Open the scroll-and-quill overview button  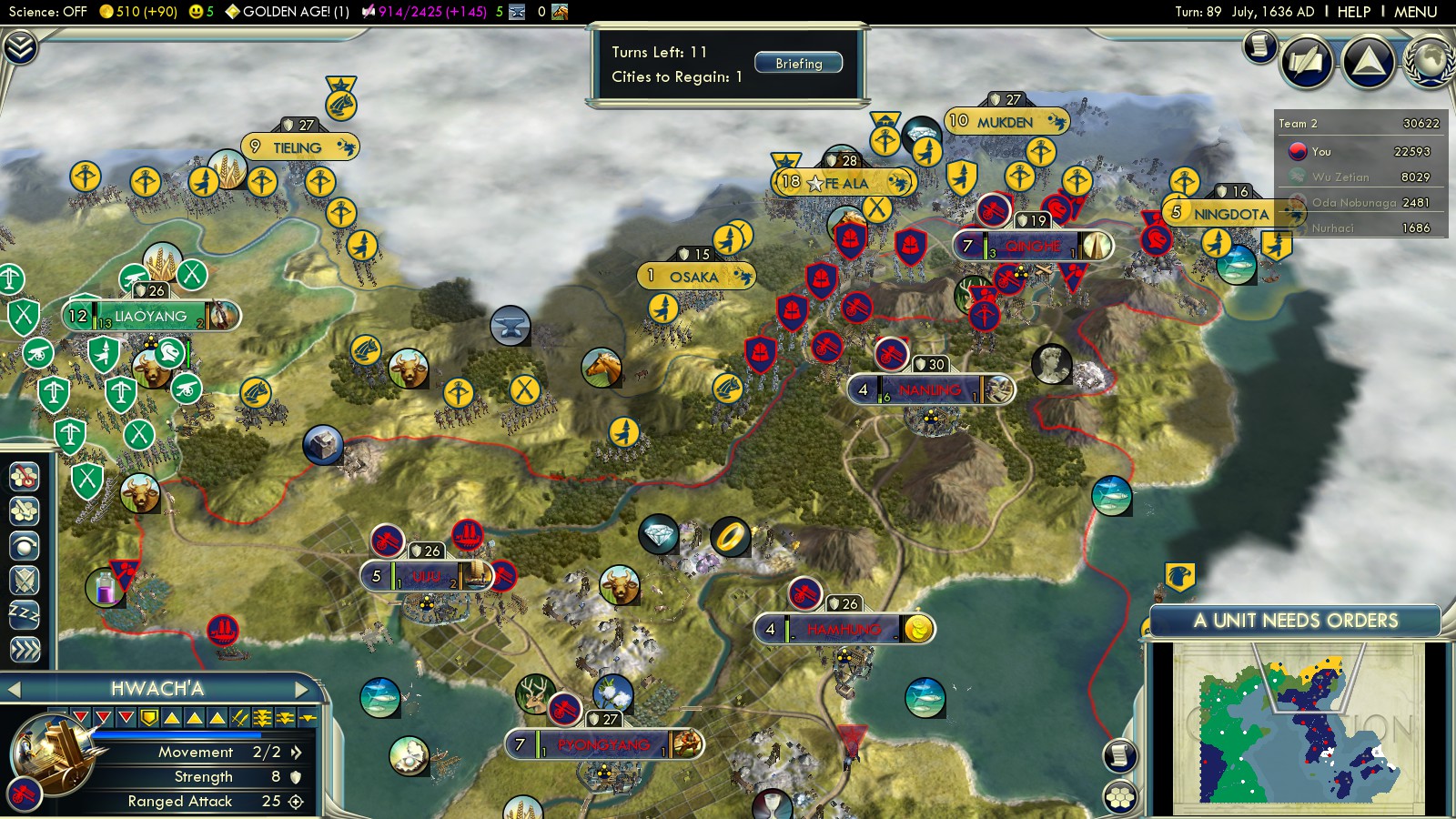tap(1260, 45)
